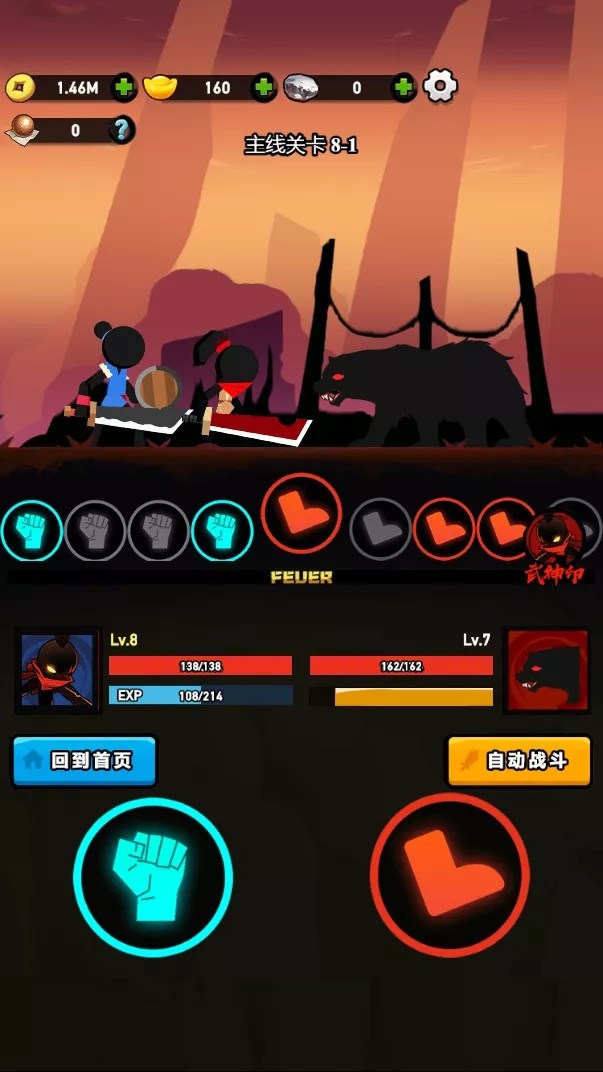Enable auto battle with 自动战斗 button

coord(518,761)
